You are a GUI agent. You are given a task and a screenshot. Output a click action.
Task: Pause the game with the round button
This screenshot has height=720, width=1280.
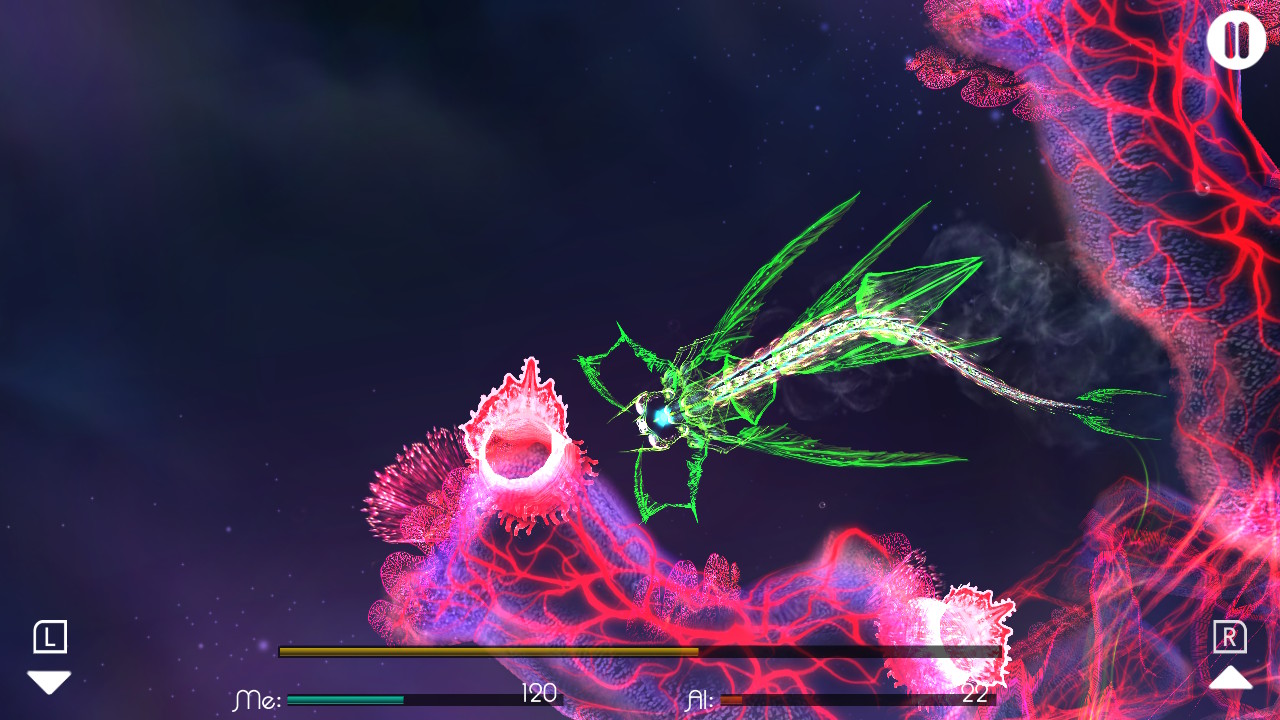[x=1236, y=40]
